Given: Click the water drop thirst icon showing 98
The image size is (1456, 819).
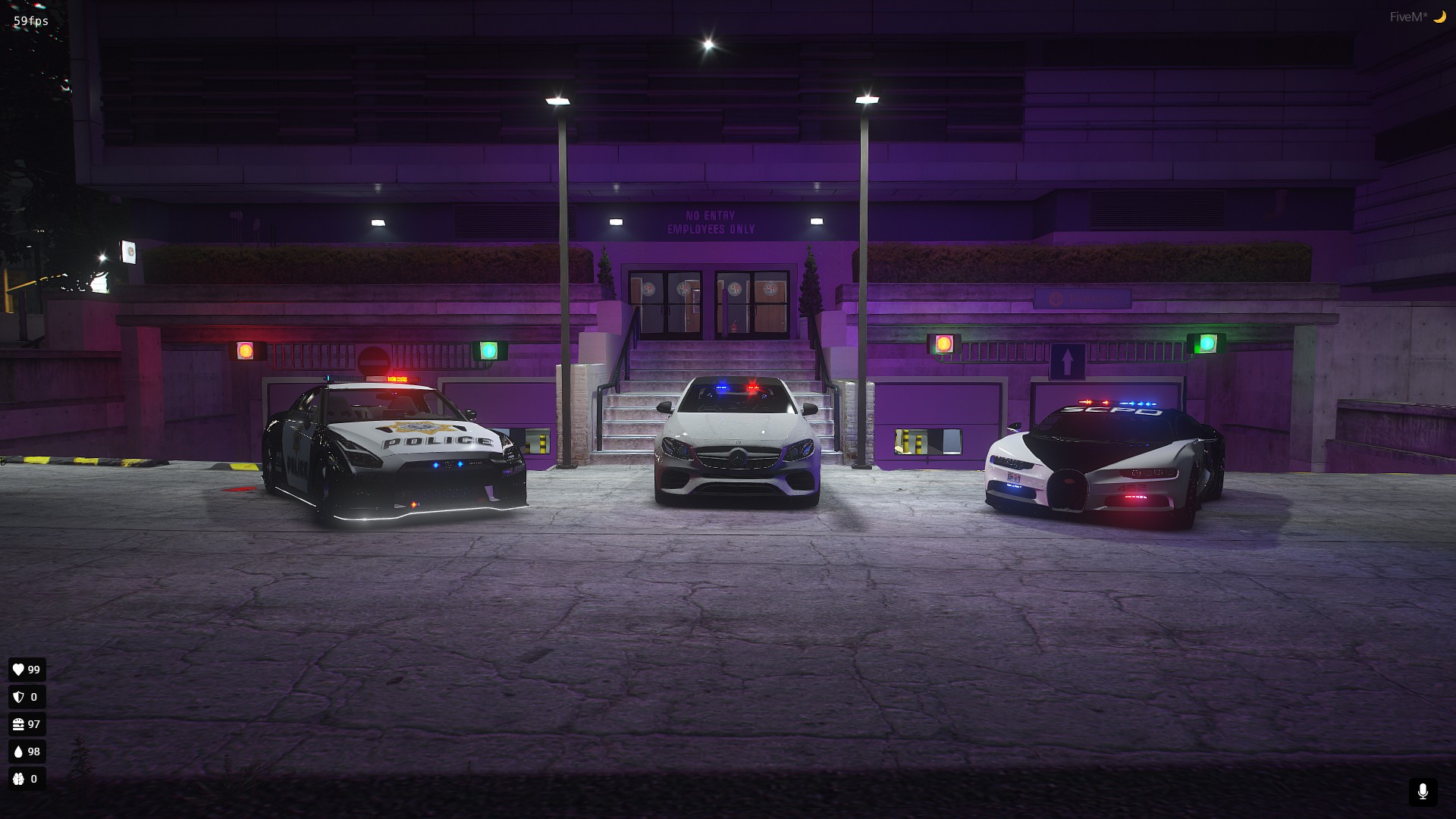Looking at the screenshot, I should [x=18, y=752].
